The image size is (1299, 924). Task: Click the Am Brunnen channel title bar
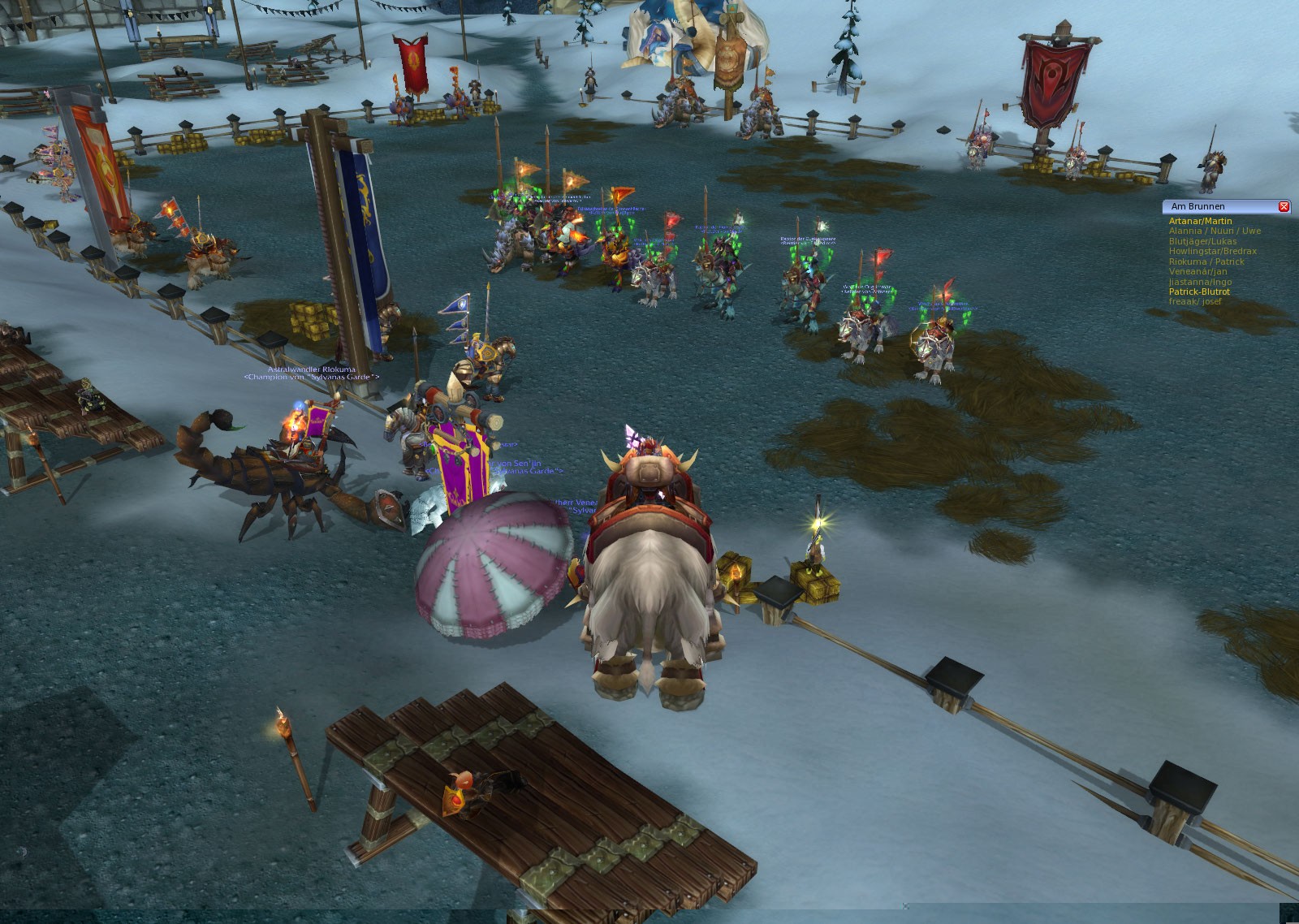point(1218,207)
